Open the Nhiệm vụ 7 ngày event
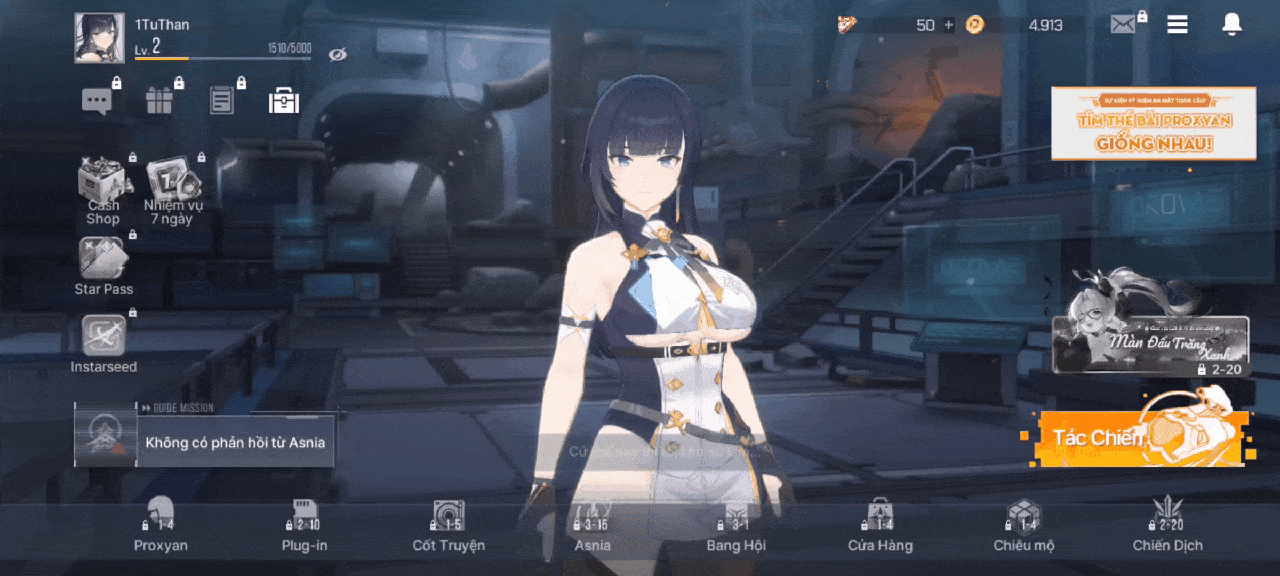 click(174, 190)
